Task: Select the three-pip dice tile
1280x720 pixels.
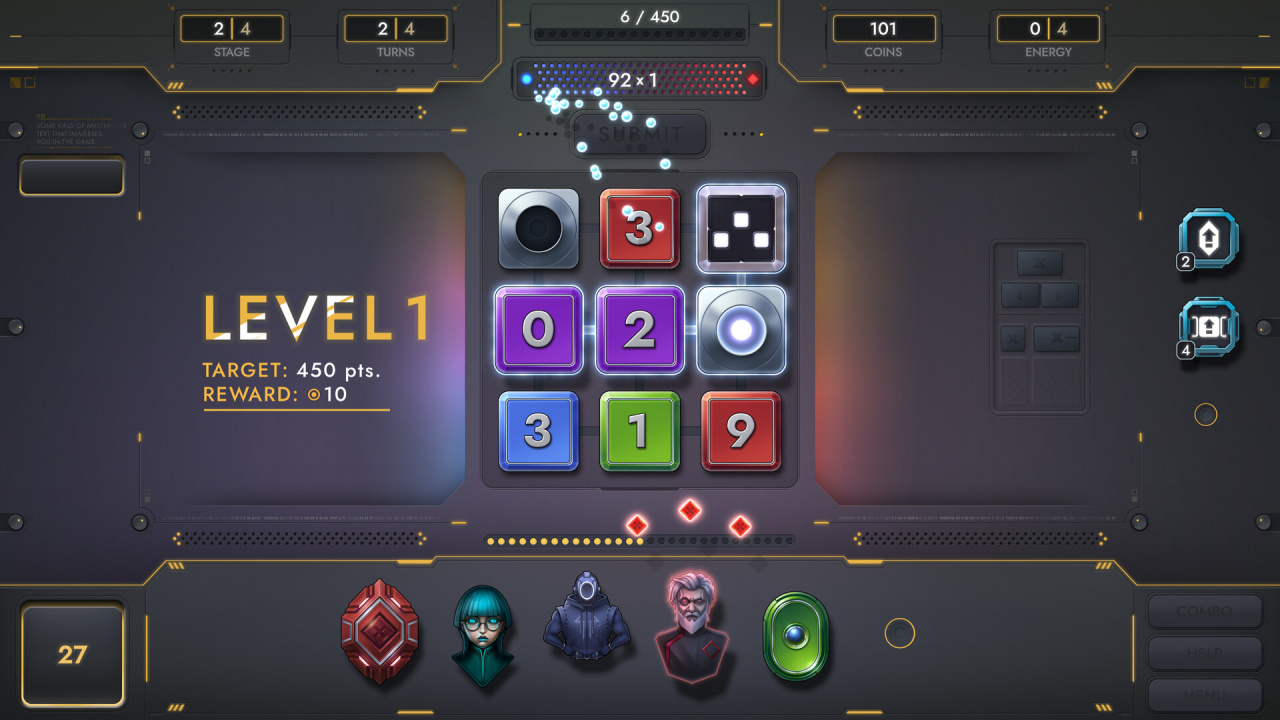Action: 740,229
